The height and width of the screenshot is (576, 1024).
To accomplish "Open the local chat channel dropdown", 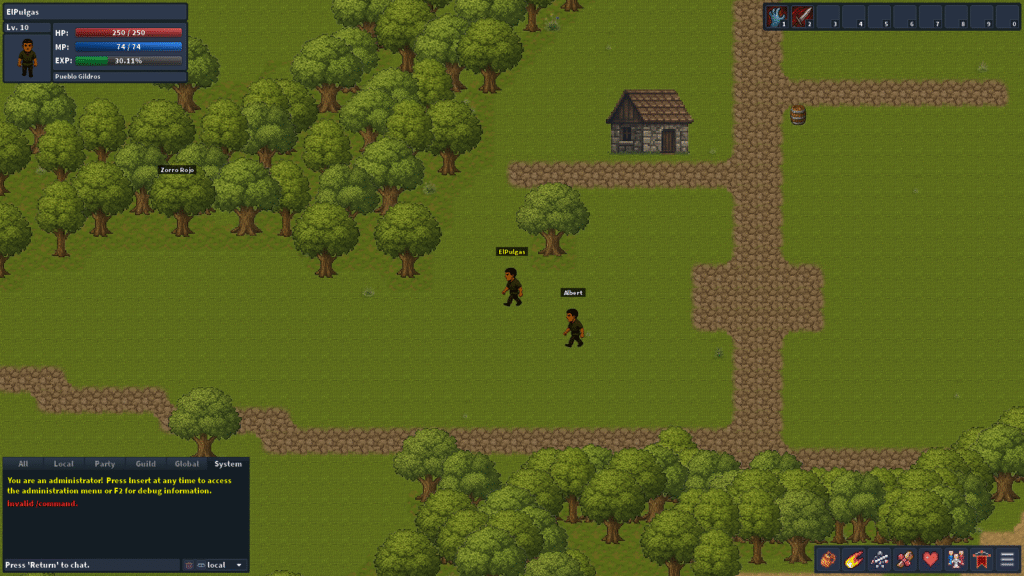I will coord(221,565).
